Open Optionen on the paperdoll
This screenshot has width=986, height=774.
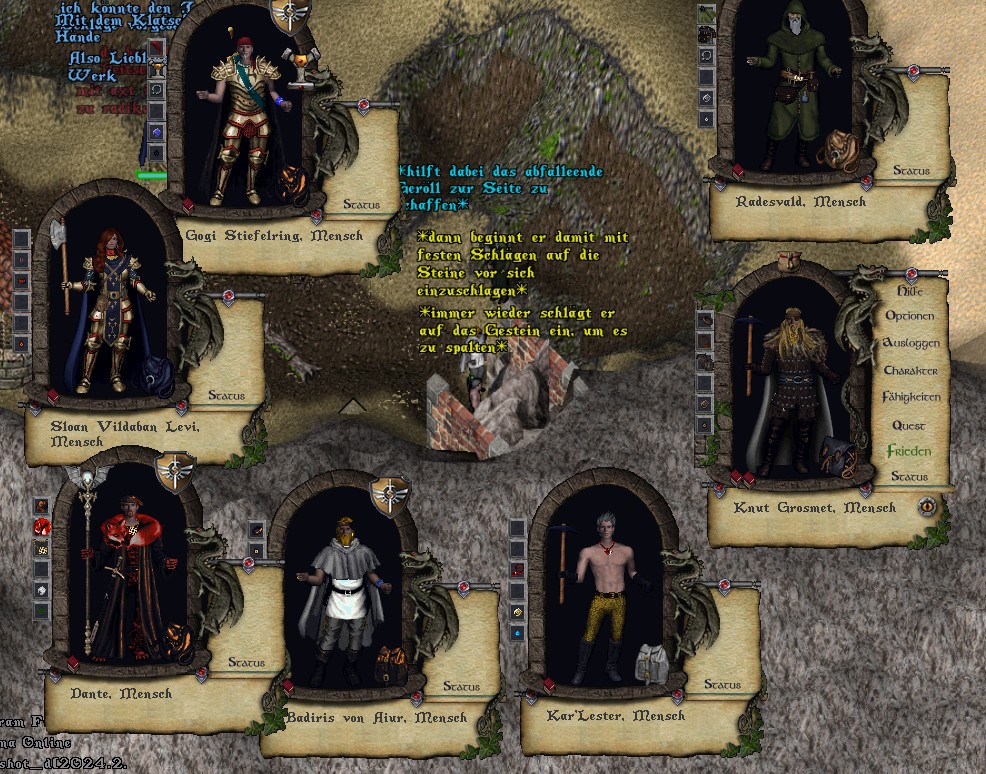pos(909,316)
